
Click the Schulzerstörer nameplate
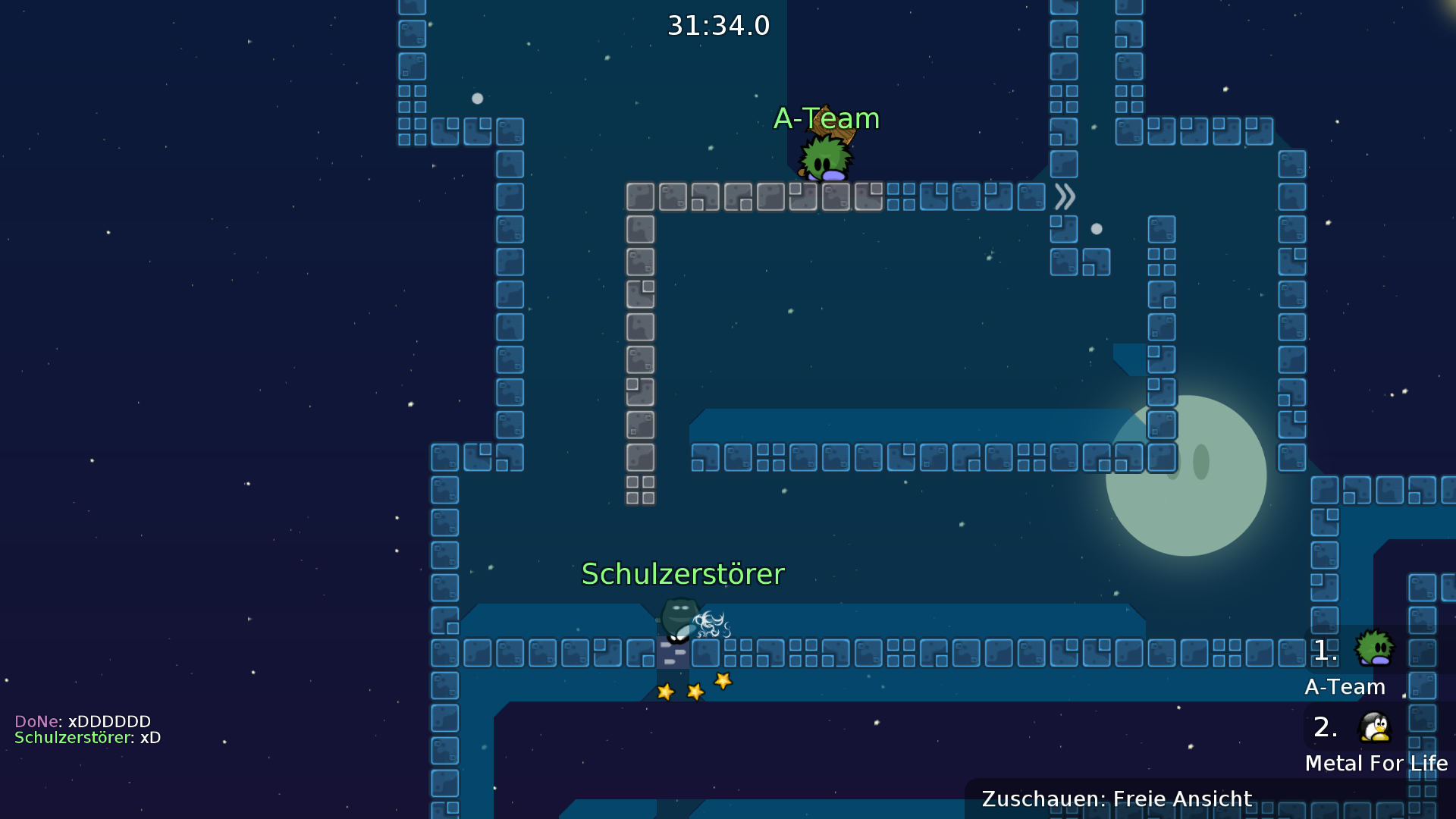click(683, 574)
